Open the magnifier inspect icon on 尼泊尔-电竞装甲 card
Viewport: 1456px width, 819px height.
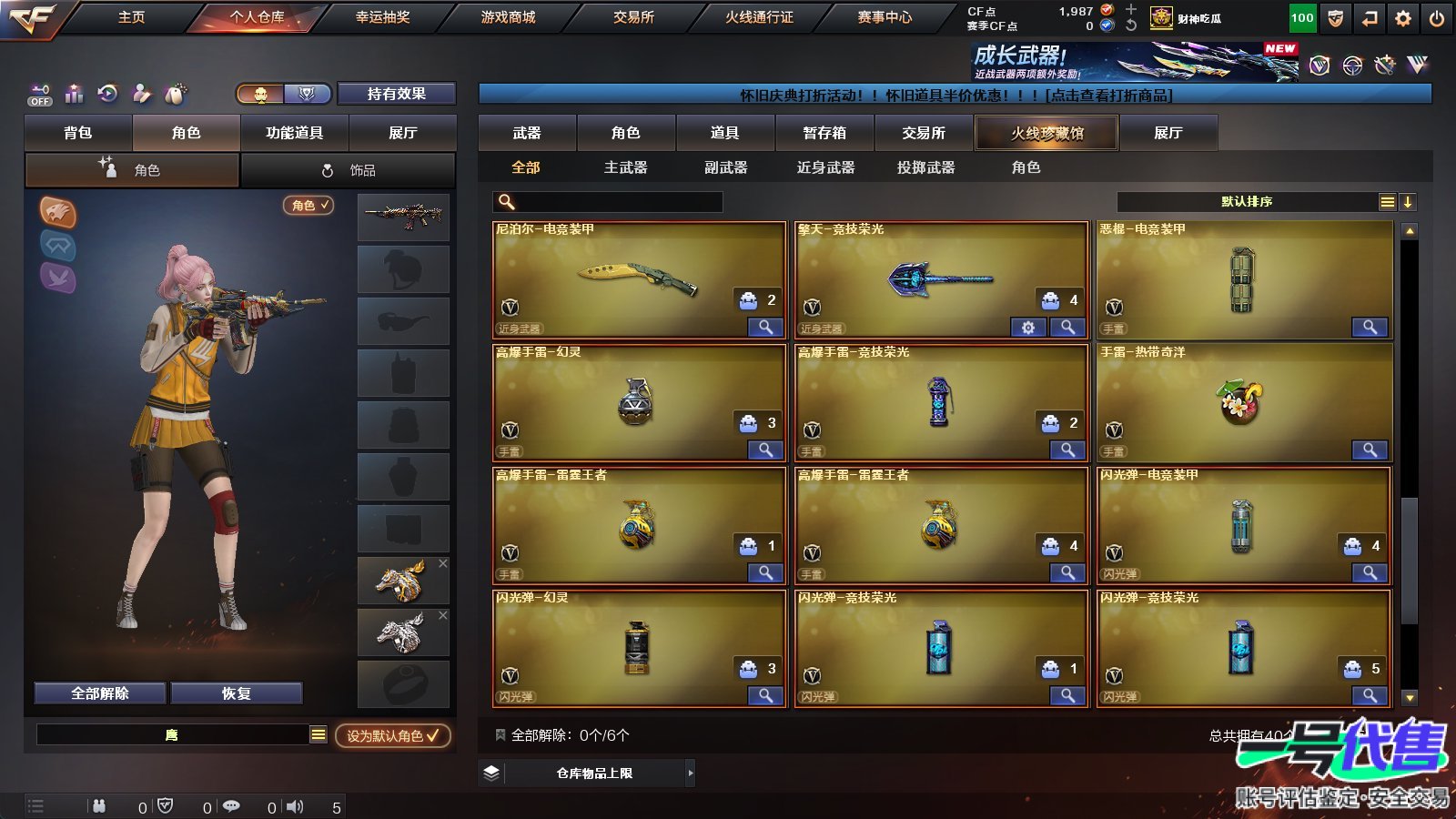pos(765,326)
